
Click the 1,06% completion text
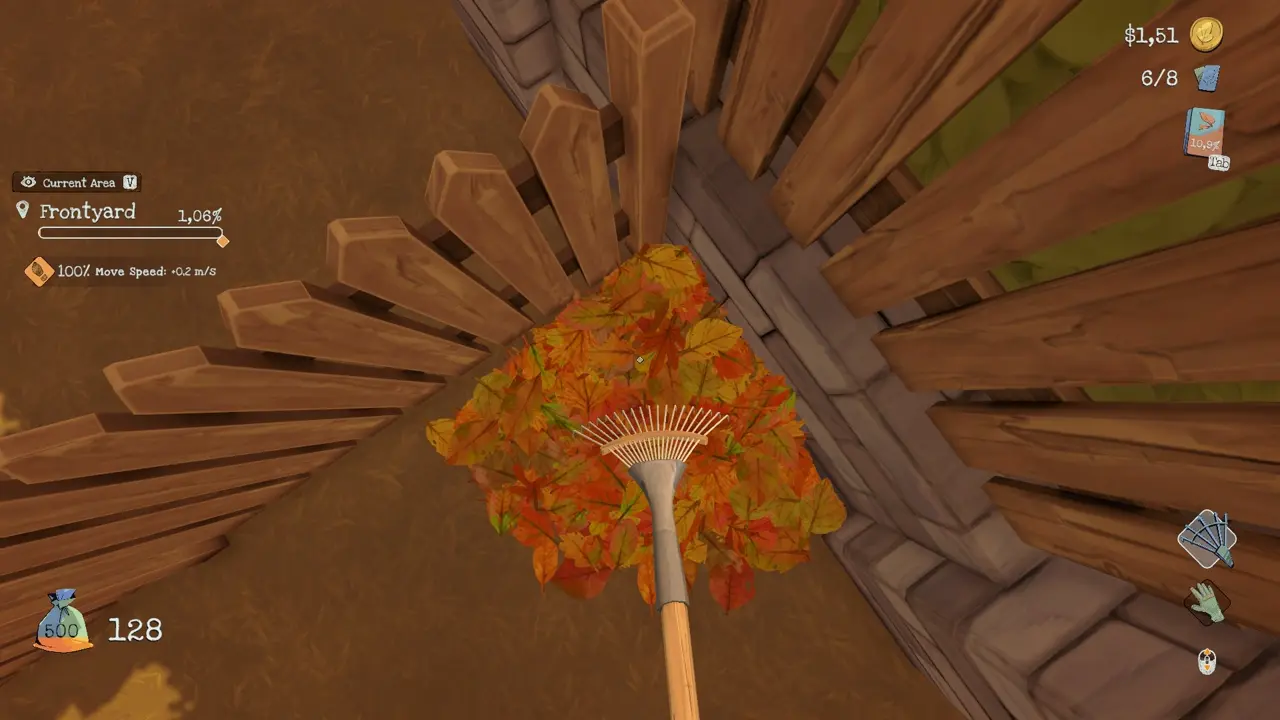pos(199,216)
